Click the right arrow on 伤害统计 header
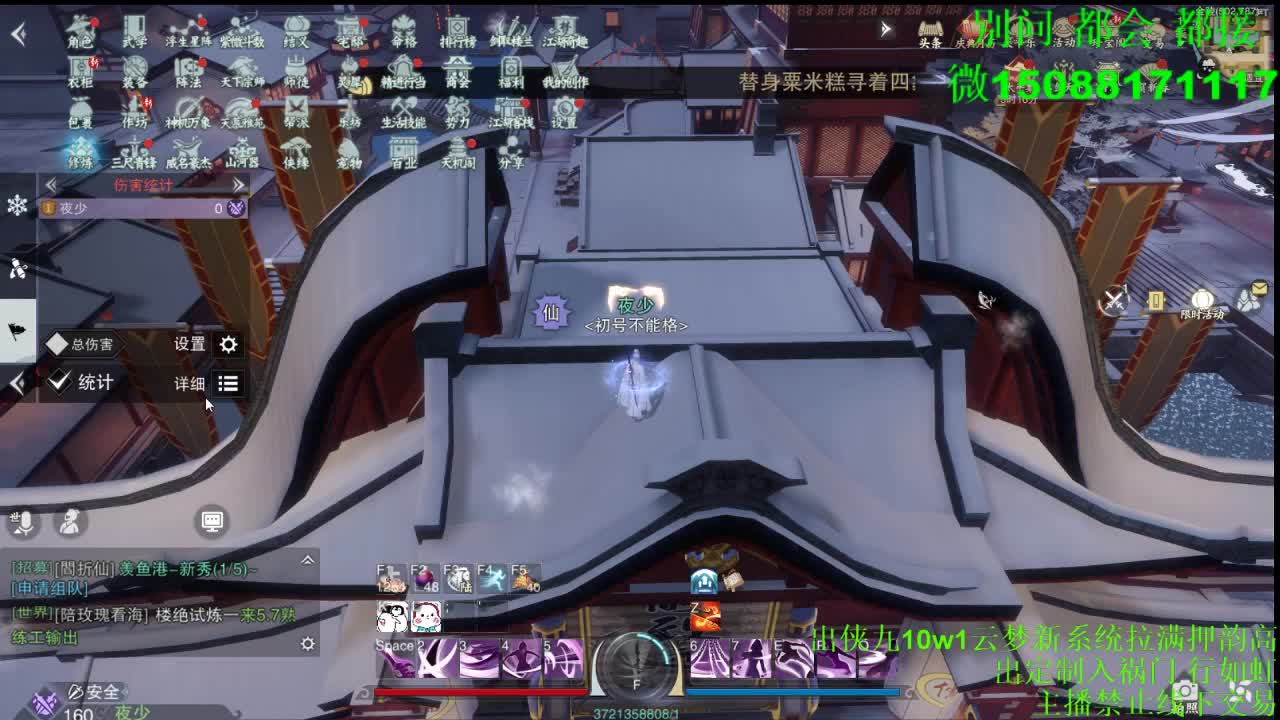The height and width of the screenshot is (720, 1280). [x=238, y=185]
